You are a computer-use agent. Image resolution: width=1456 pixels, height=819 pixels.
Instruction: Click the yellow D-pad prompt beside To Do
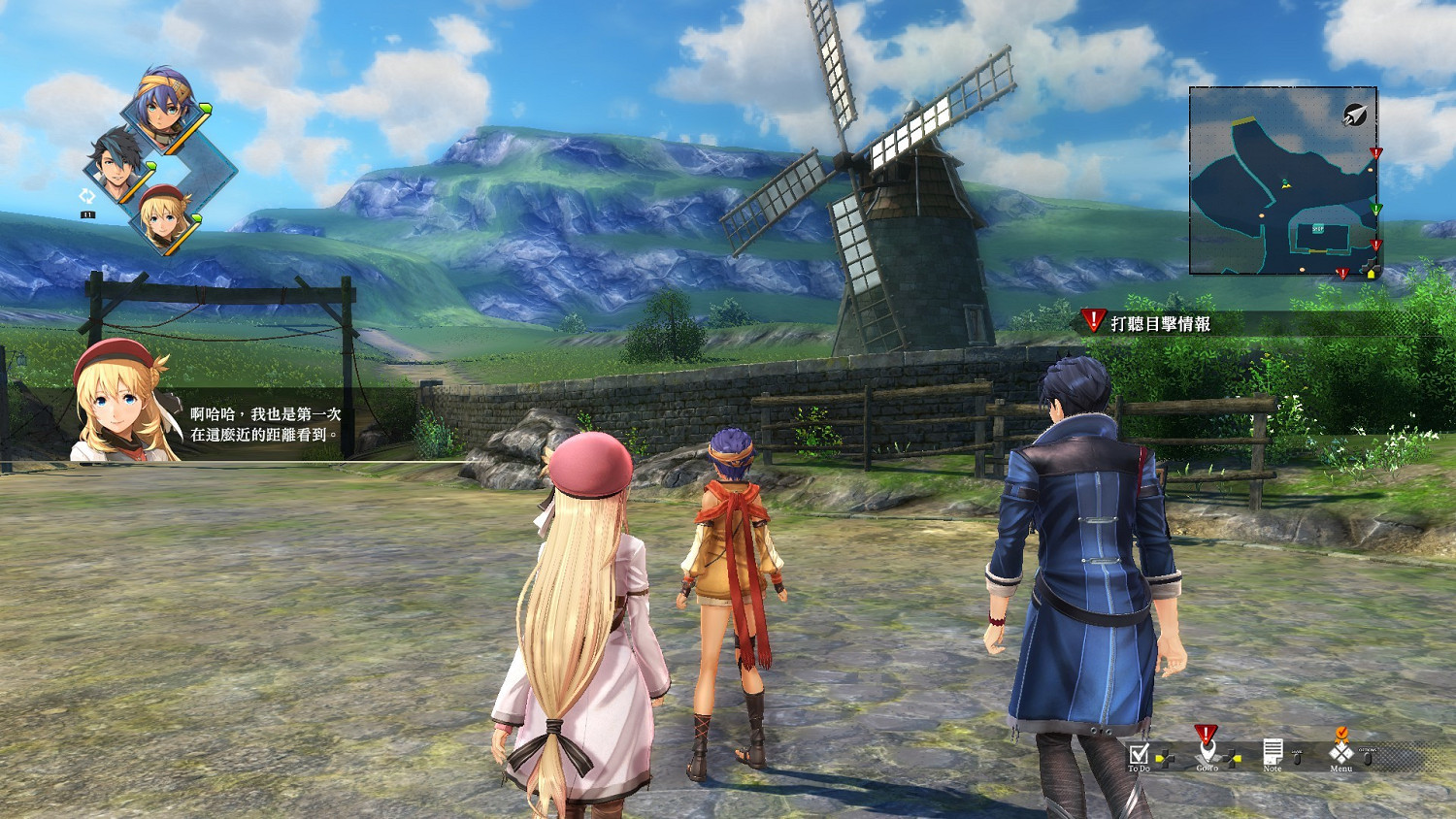[1166, 758]
